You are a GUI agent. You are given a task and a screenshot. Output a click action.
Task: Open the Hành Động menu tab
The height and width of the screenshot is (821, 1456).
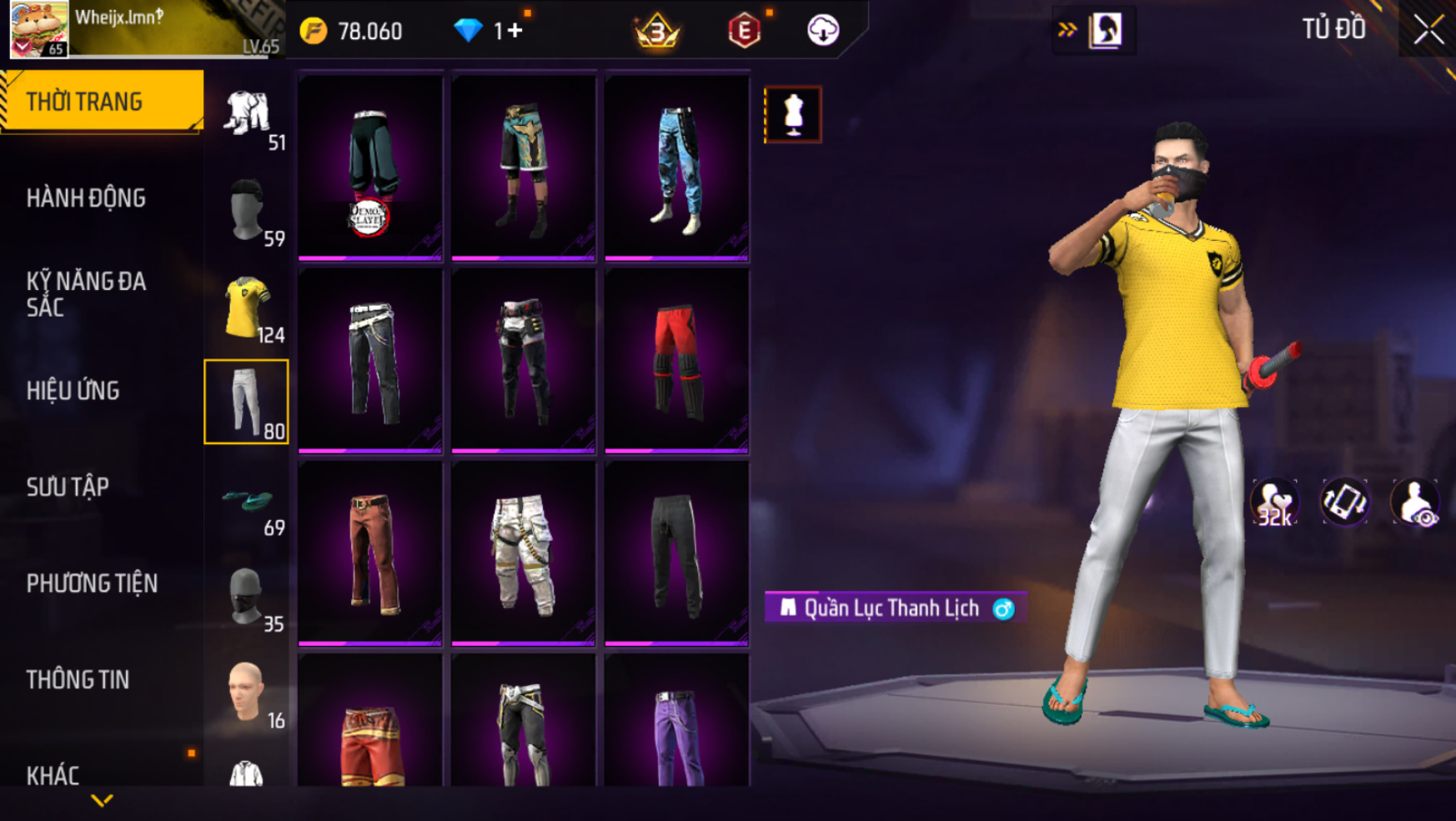point(86,198)
